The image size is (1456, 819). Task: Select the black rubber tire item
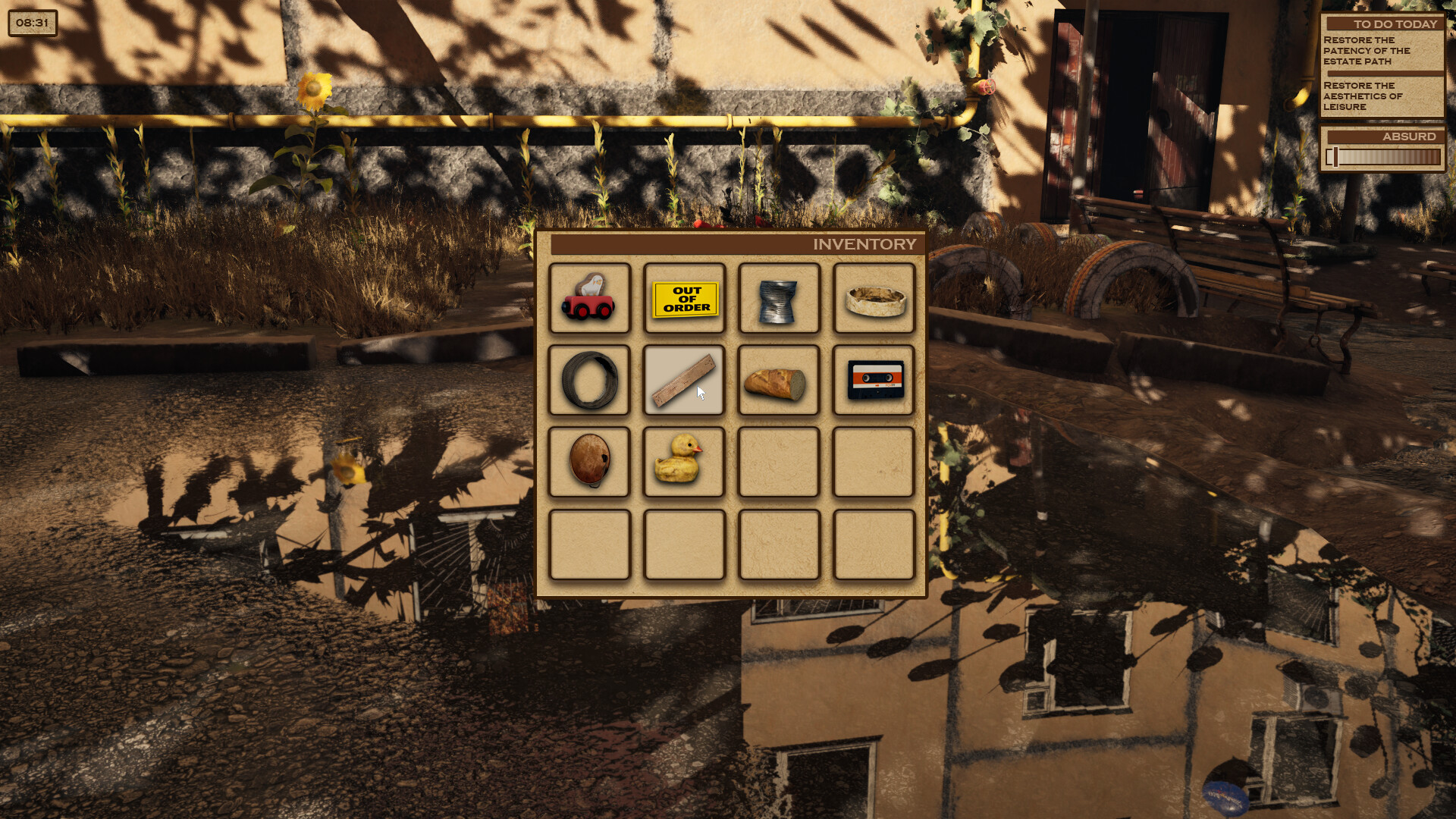[591, 381]
